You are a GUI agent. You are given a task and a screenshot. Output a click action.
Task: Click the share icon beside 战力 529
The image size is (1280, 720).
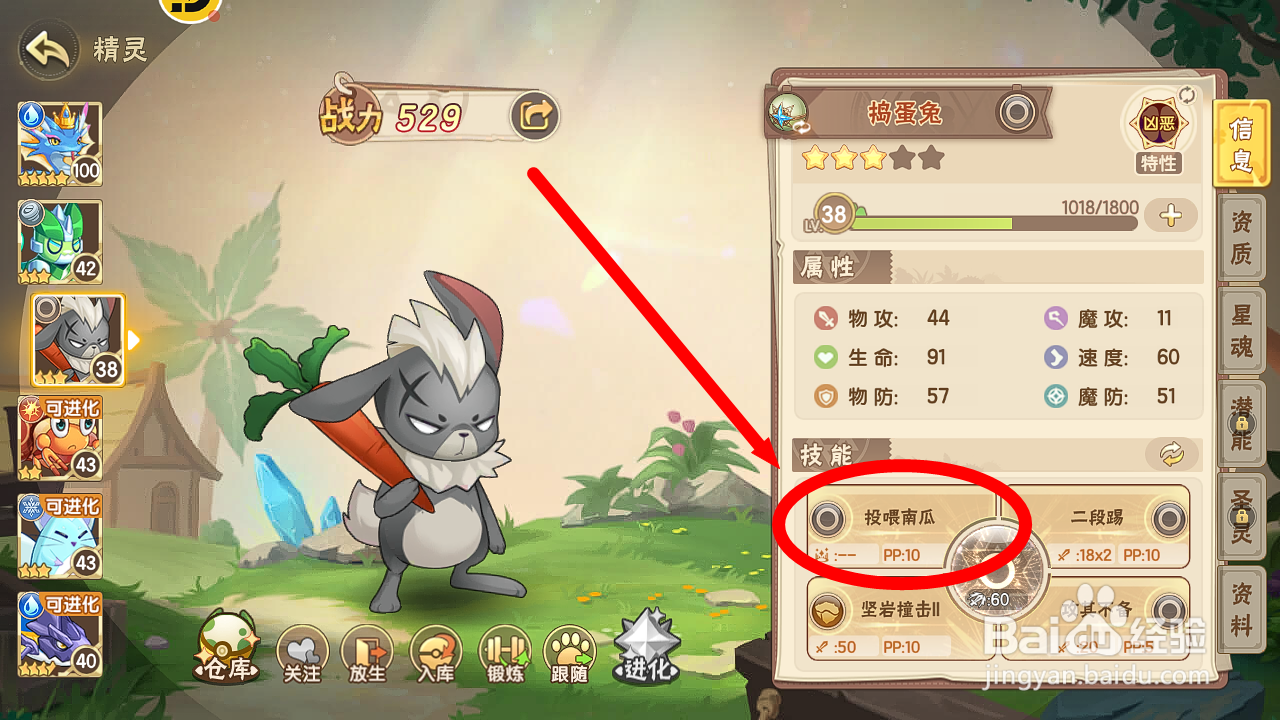536,115
